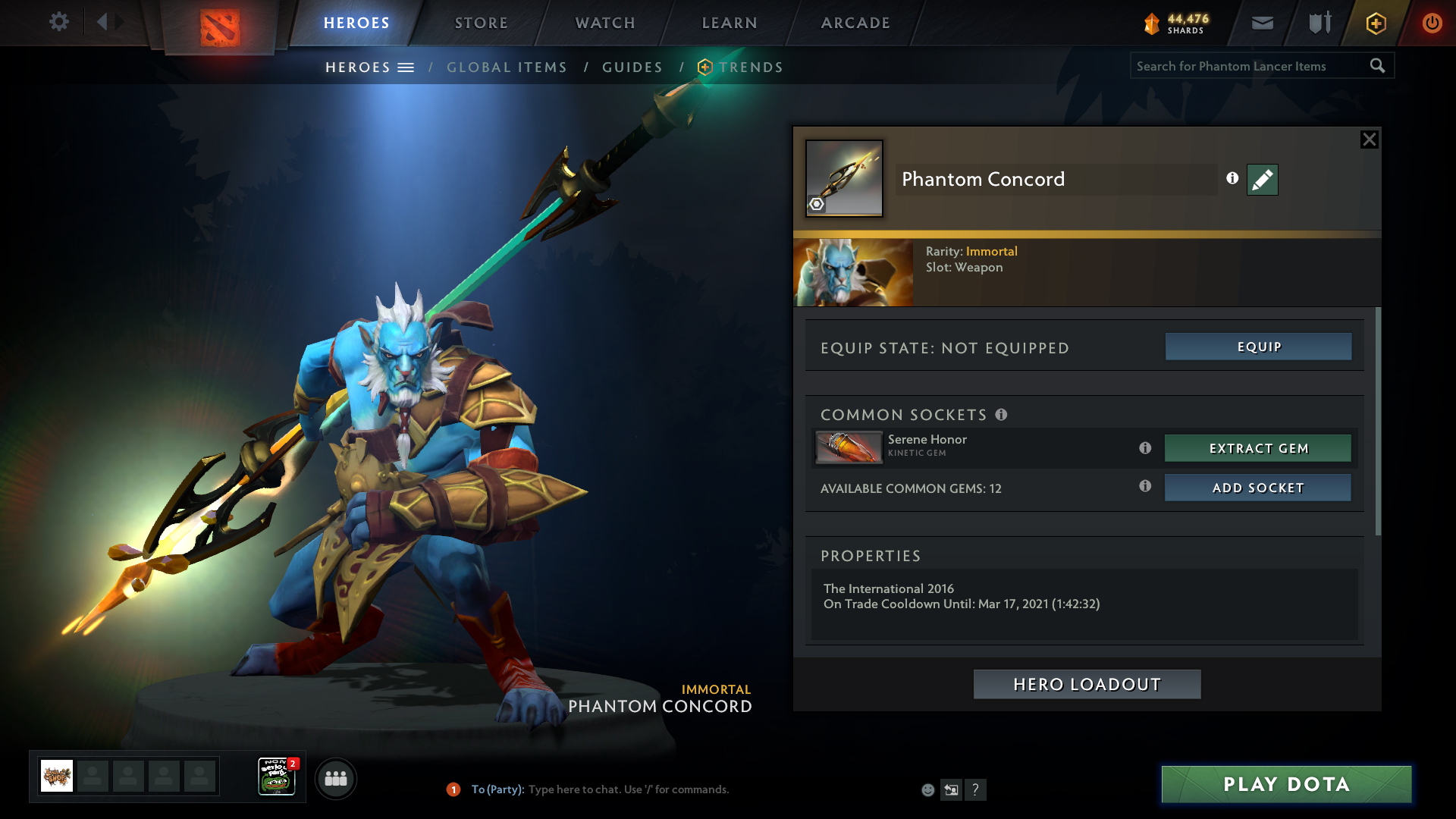Open the mail inbox icon
This screenshot has width=1456, height=819.
1263,23
